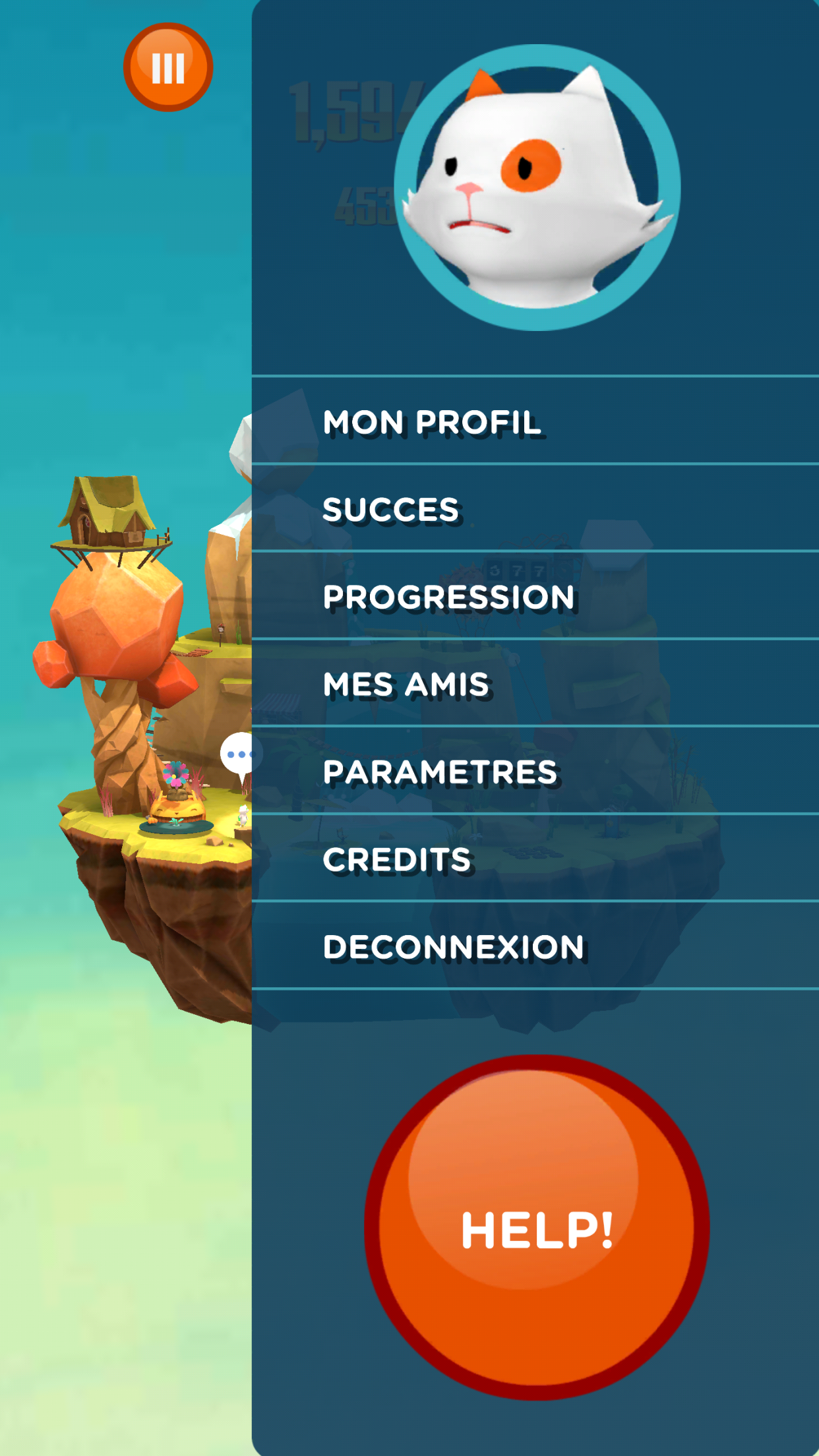
Task: View the Credits entry
Action: click(x=397, y=859)
